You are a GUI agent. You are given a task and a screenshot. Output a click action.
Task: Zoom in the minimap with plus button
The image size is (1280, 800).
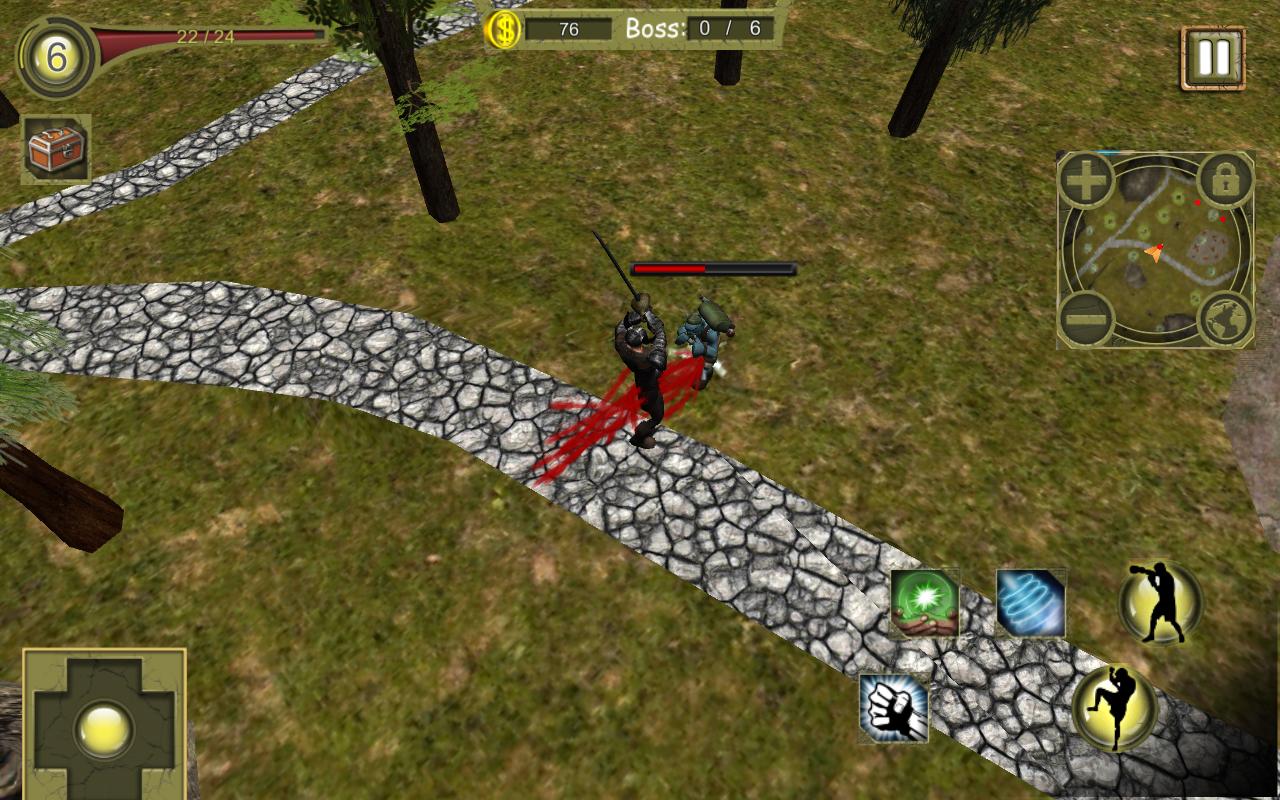1087,181
